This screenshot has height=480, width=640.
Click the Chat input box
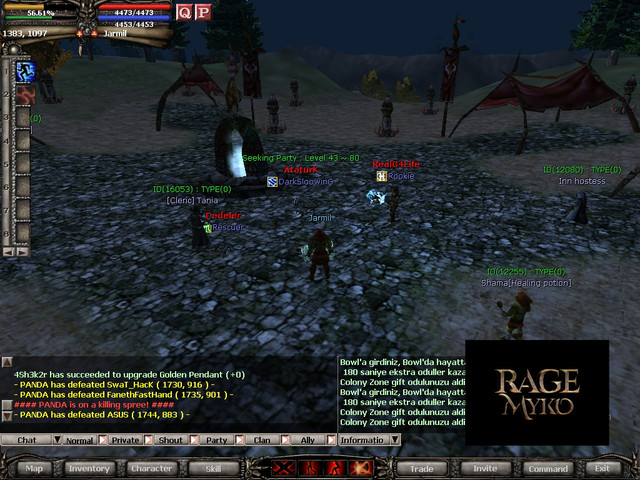coord(27,439)
